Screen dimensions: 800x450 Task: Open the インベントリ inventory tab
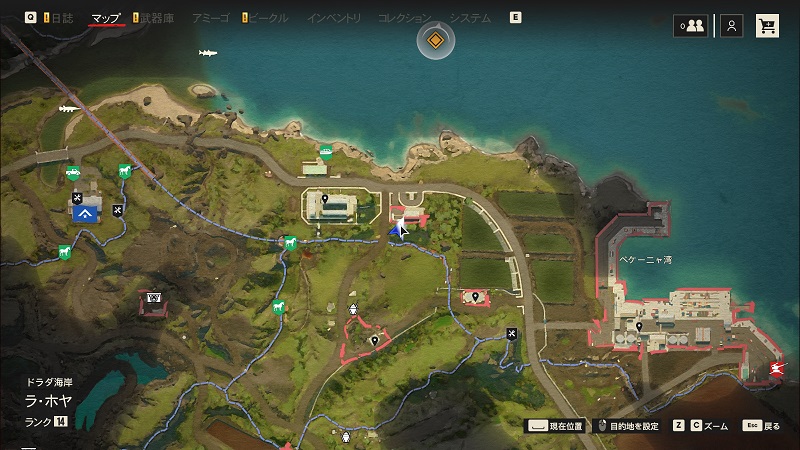[336, 18]
